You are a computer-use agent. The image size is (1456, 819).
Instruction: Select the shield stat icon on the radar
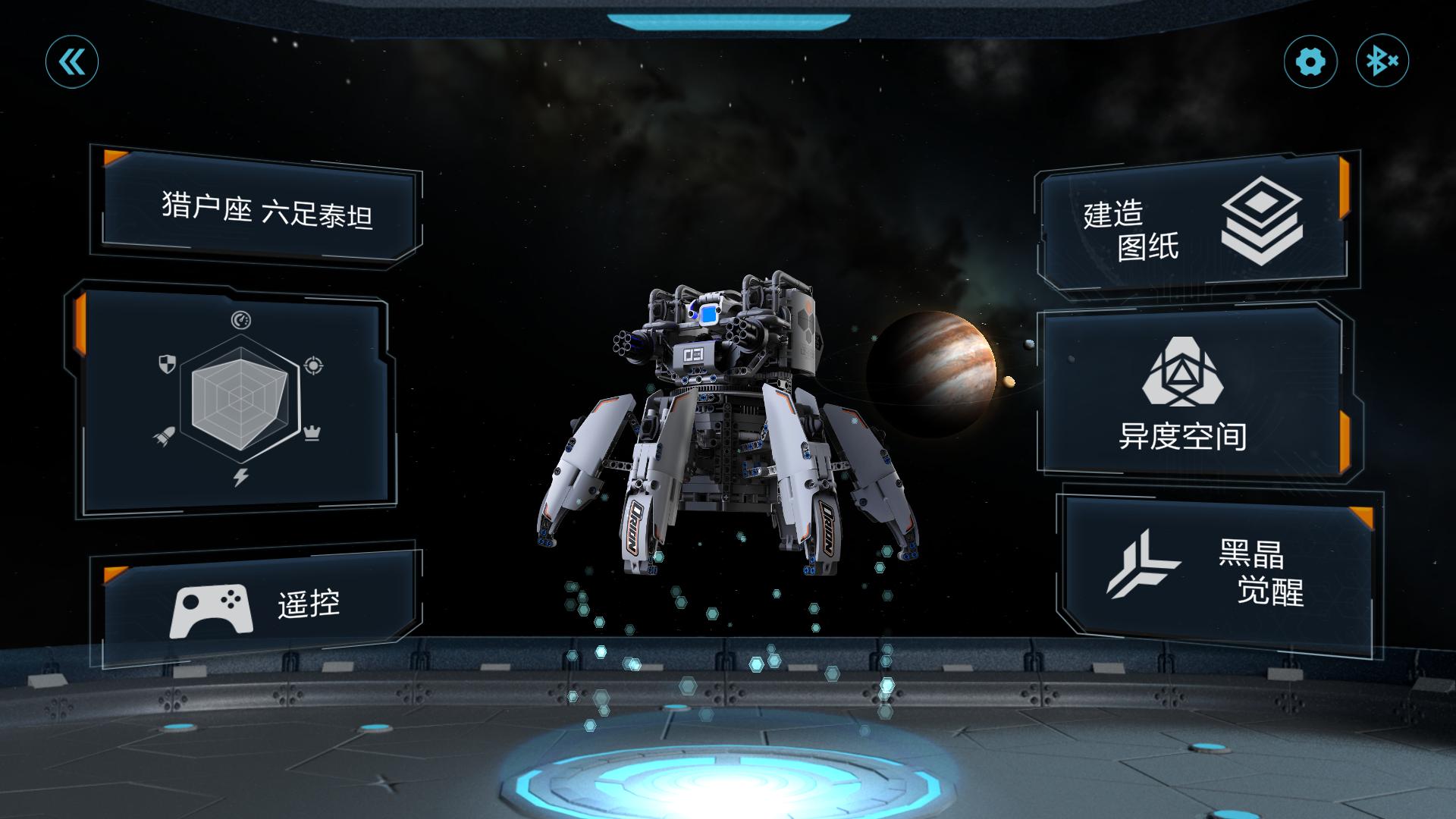[x=166, y=363]
